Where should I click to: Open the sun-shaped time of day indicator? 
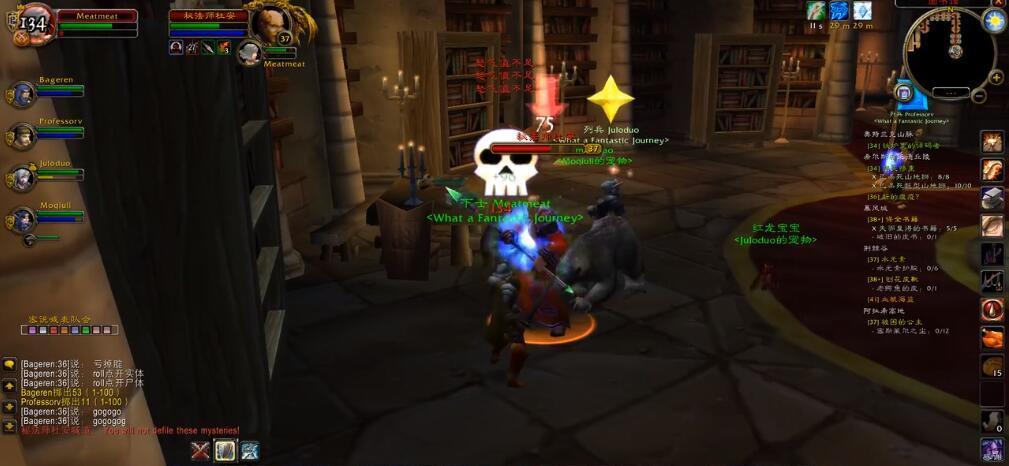pyautogui.click(x=995, y=21)
